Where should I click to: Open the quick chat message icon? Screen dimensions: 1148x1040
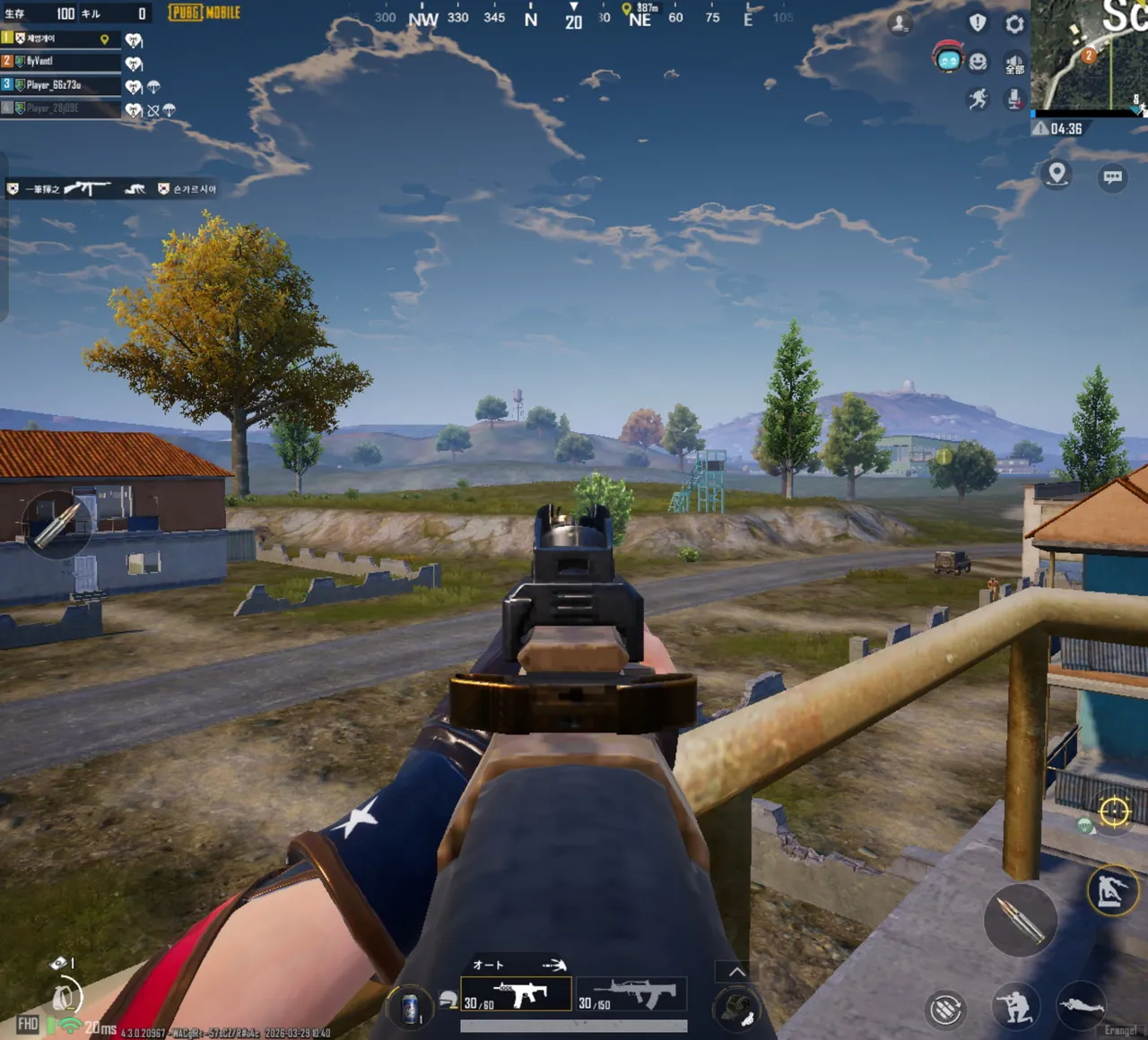[x=1112, y=178]
